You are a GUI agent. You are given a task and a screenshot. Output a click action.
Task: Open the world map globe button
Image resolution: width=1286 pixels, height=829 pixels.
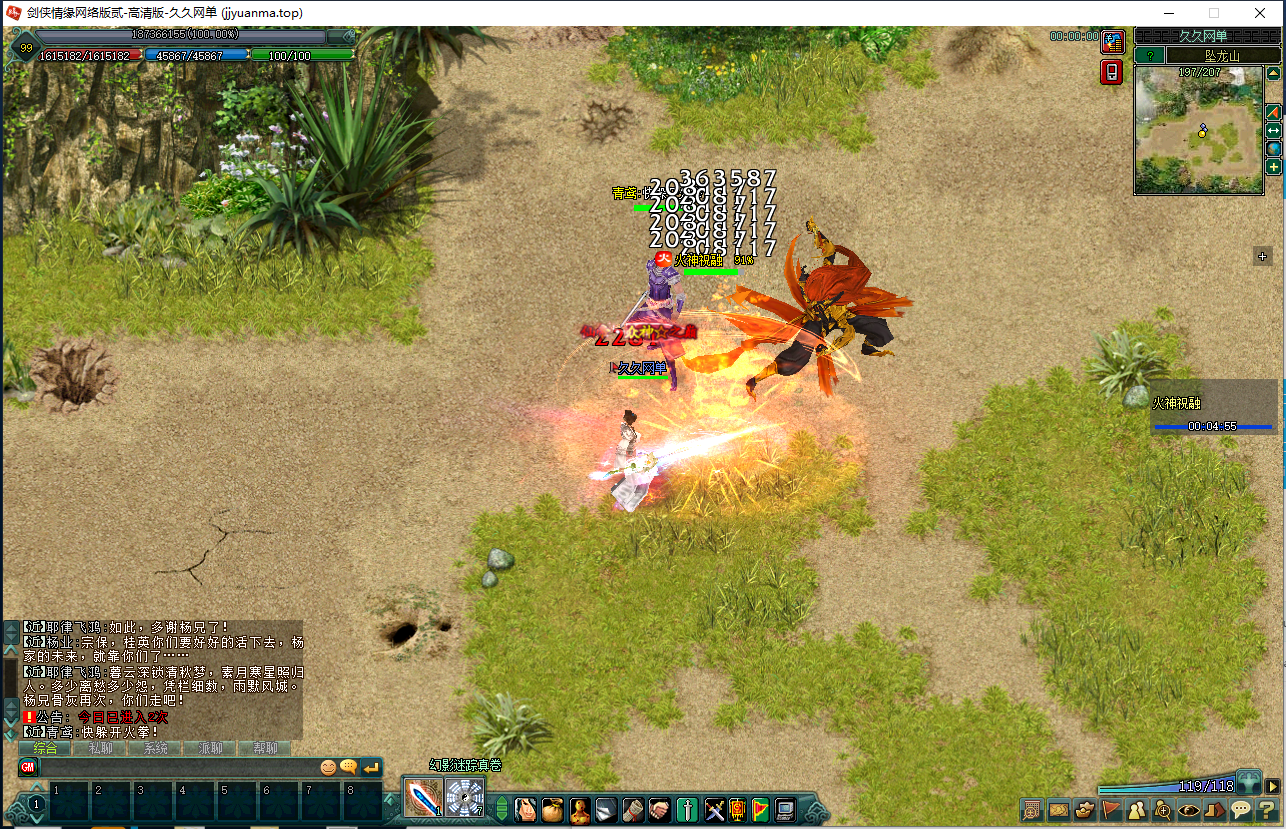pos(1274,149)
